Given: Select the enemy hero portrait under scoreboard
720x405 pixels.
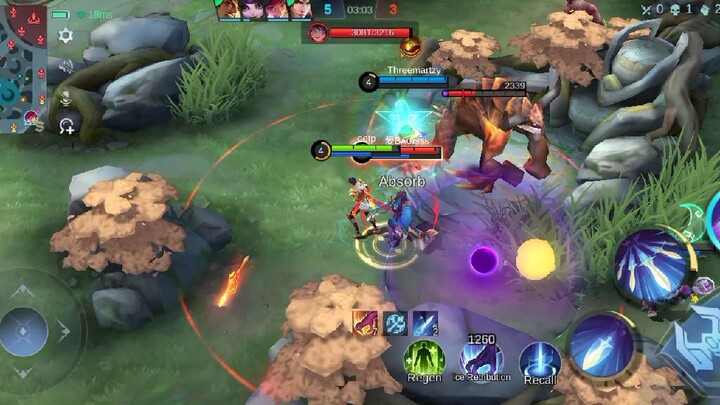Looking at the screenshot, I should tap(318, 33).
